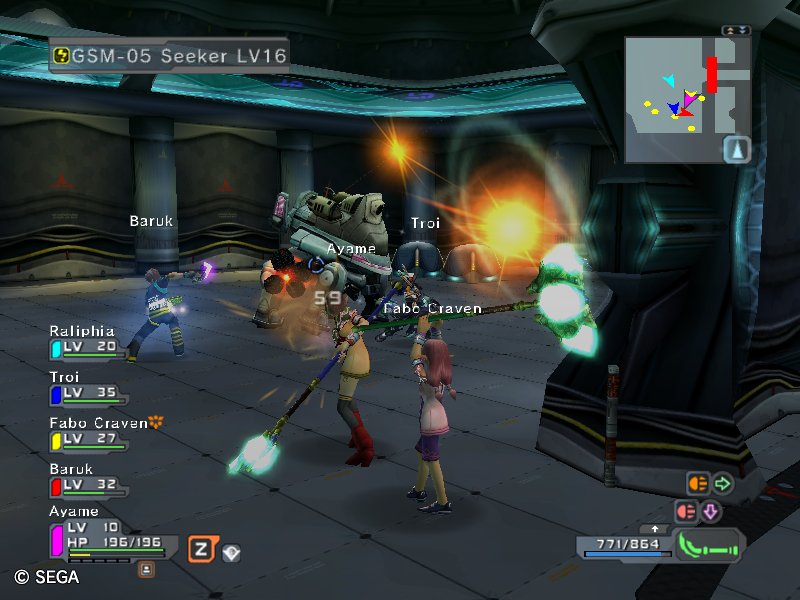Select the equipped green weapon slot
The image size is (800, 600).
[707, 547]
